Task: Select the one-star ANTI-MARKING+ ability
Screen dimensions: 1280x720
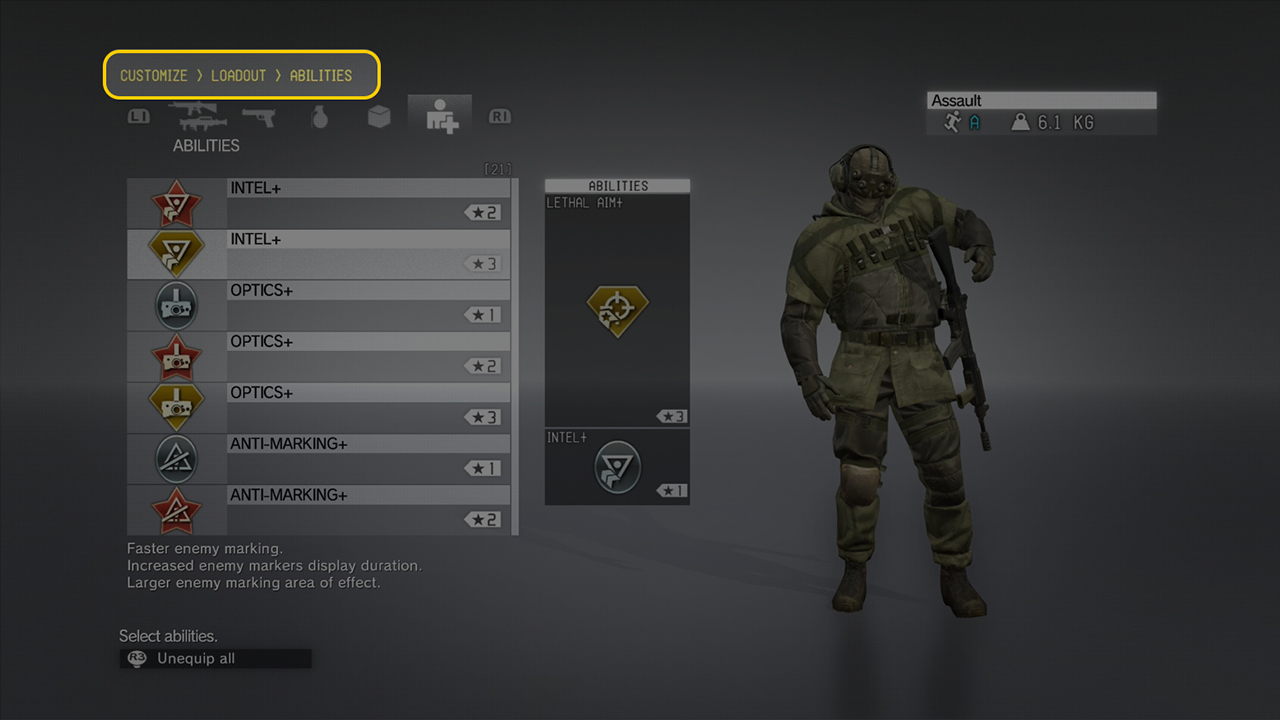Action: coord(318,458)
